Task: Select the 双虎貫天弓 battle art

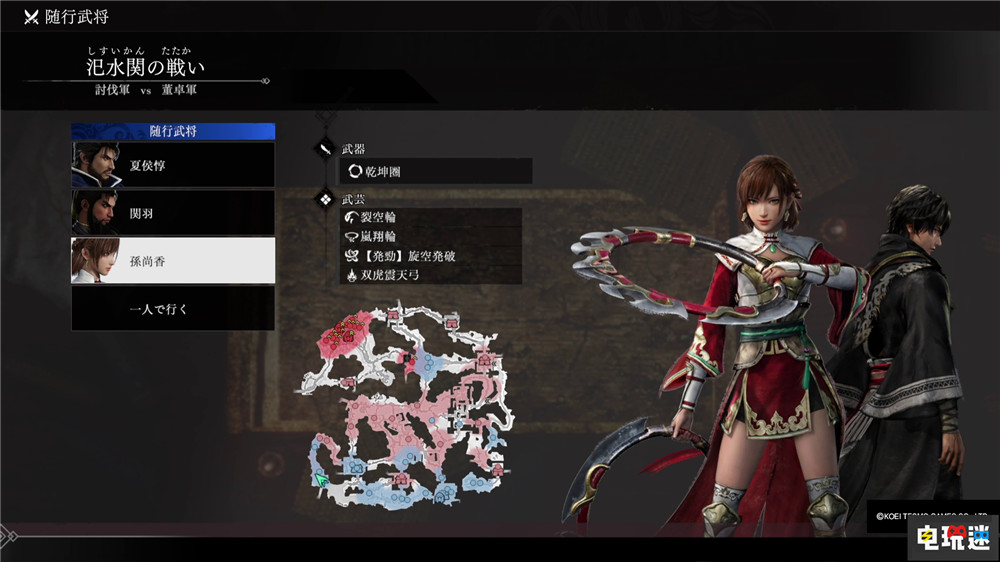Action: (430, 274)
